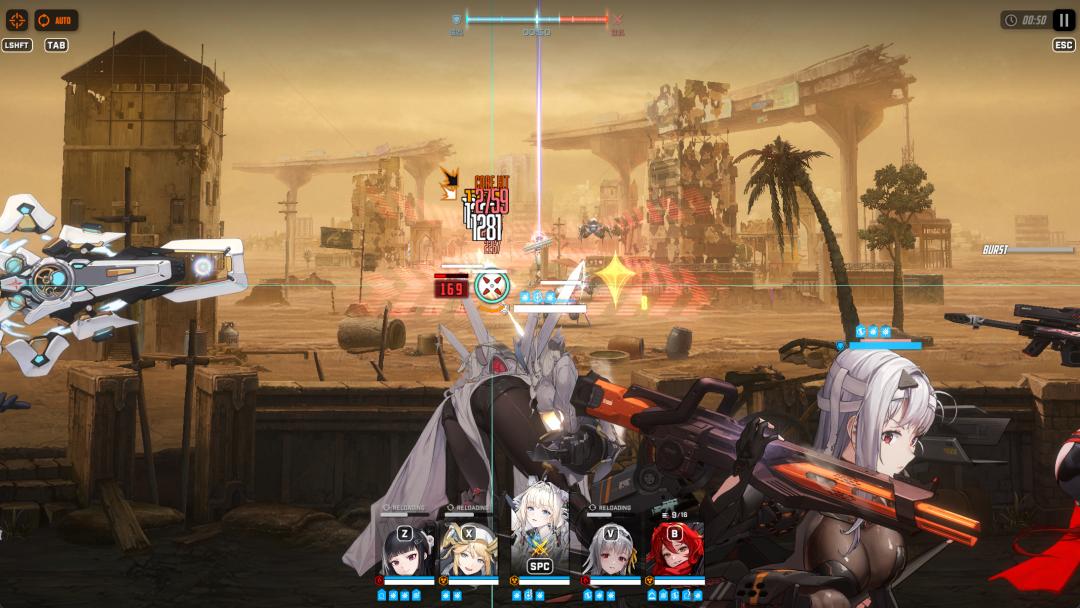Switch to the red-haired character portrait
This screenshot has height=608, width=1080.
pyautogui.click(x=677, y=548)
